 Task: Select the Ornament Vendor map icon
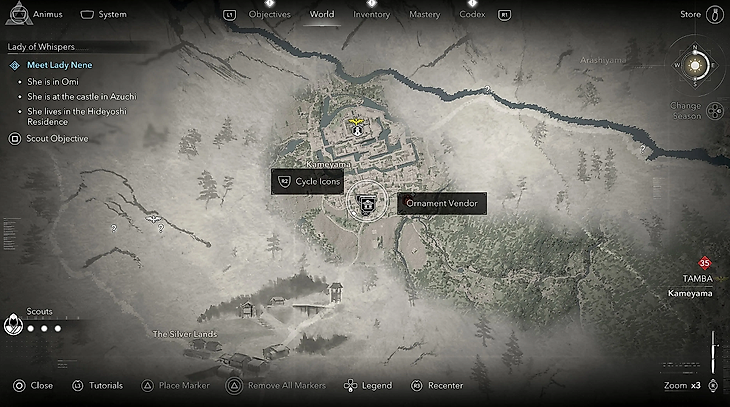click(x=368, y=204)
